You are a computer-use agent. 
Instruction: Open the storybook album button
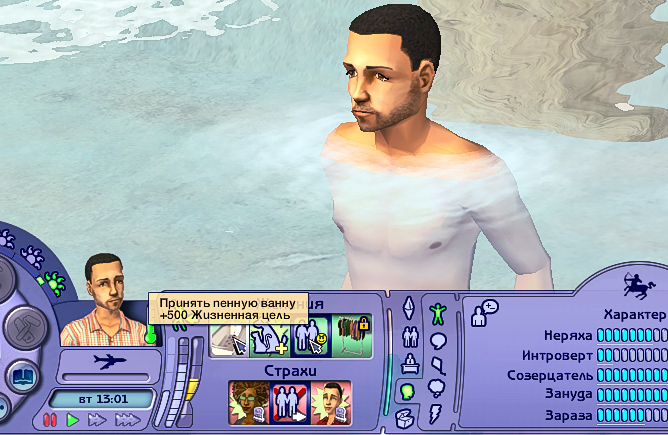click(22, 377)
